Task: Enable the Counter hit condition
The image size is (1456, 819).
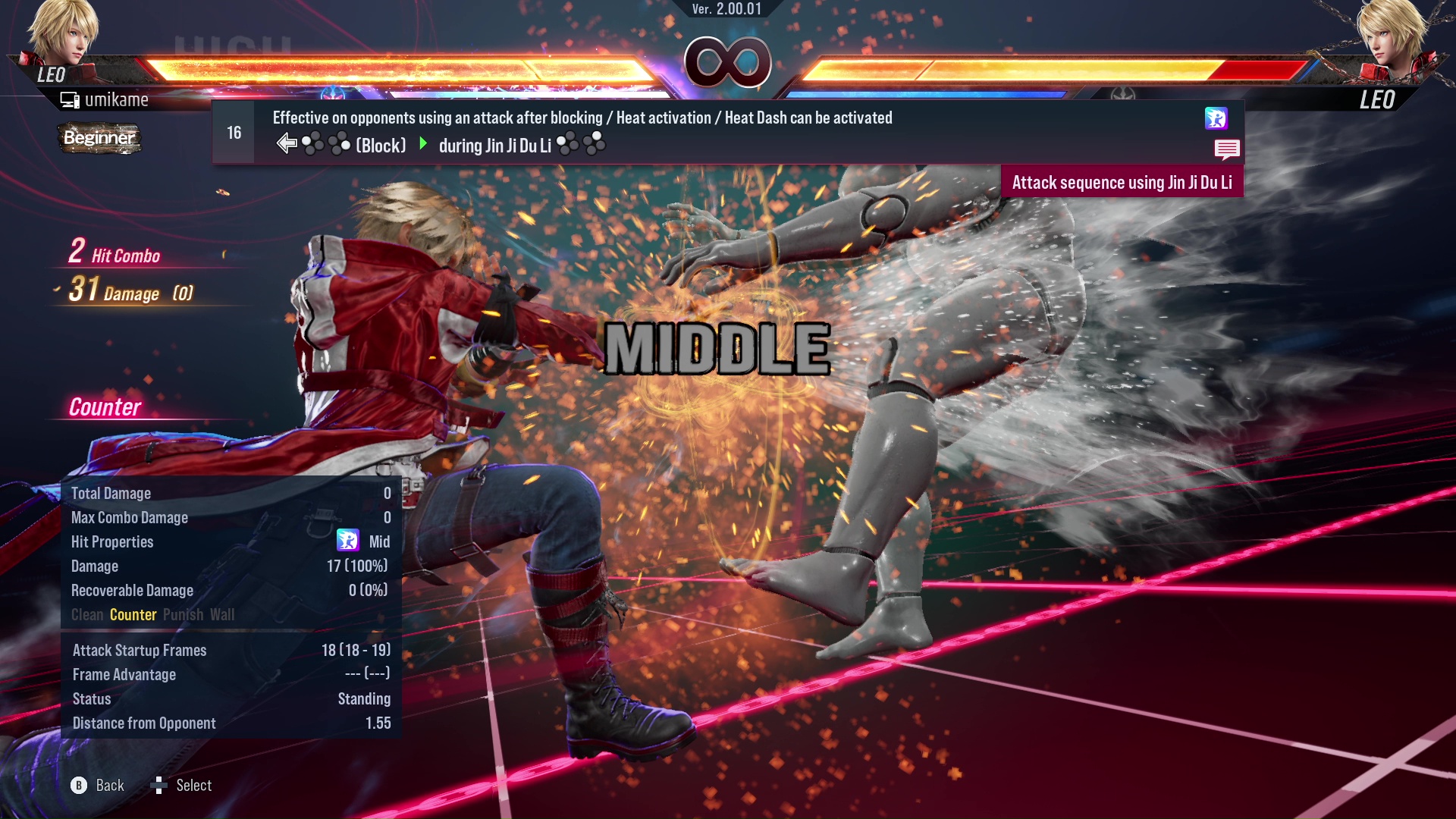Action: pyautogui.click(x=133, y=615)
